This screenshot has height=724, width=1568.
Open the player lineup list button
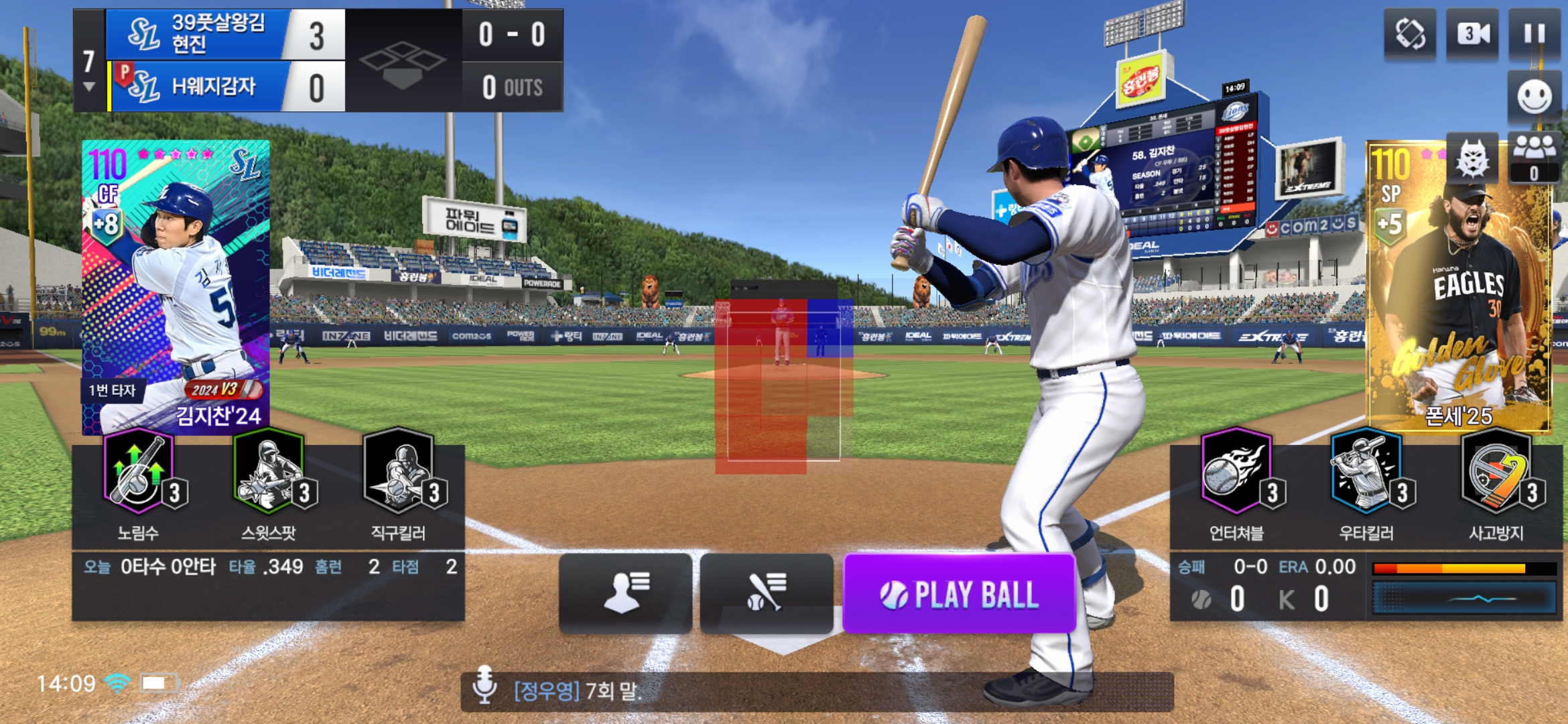coord(625,593)
